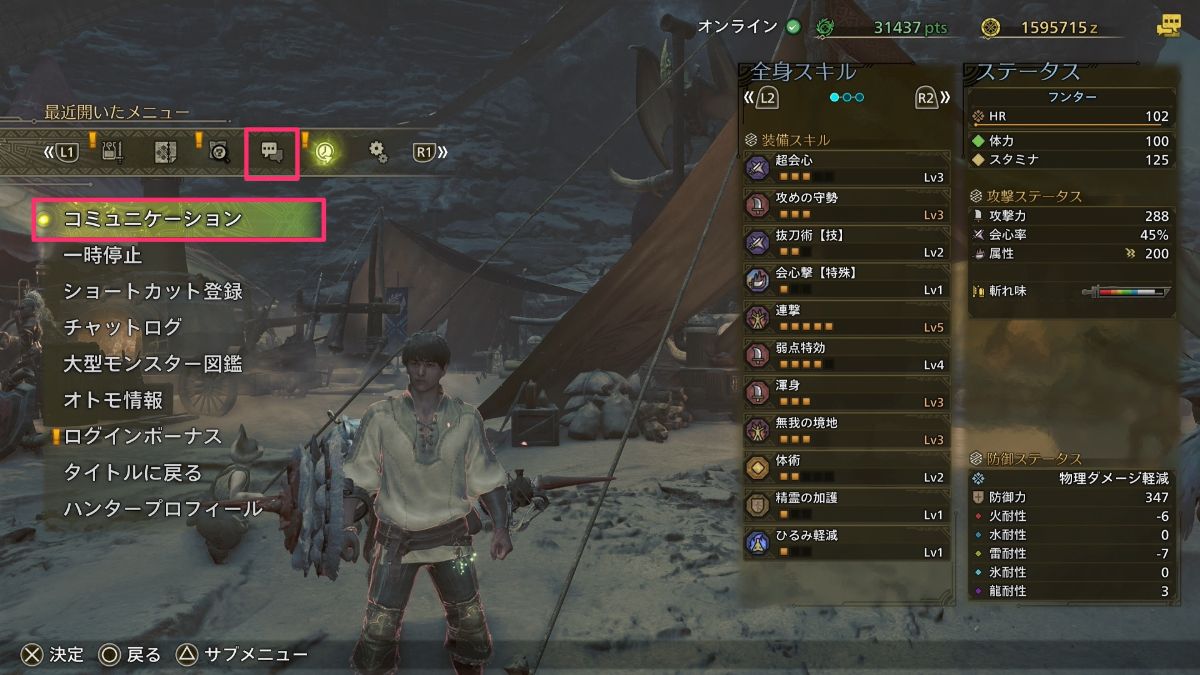Select the ひるみ軽減 skill row
This screenshot has height=675, width=1200.
847,542
